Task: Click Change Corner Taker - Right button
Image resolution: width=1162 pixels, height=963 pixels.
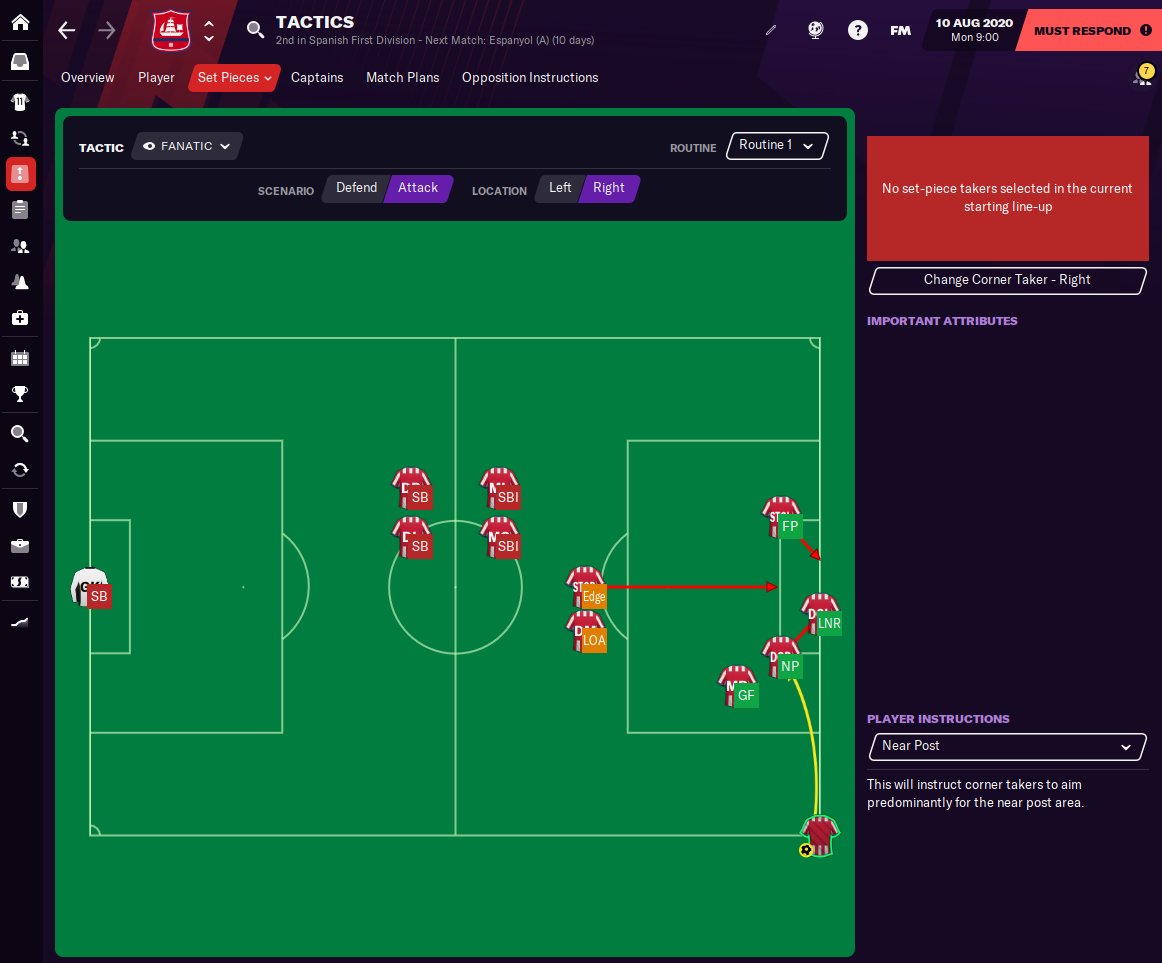Action: [x=1006, y=280]
